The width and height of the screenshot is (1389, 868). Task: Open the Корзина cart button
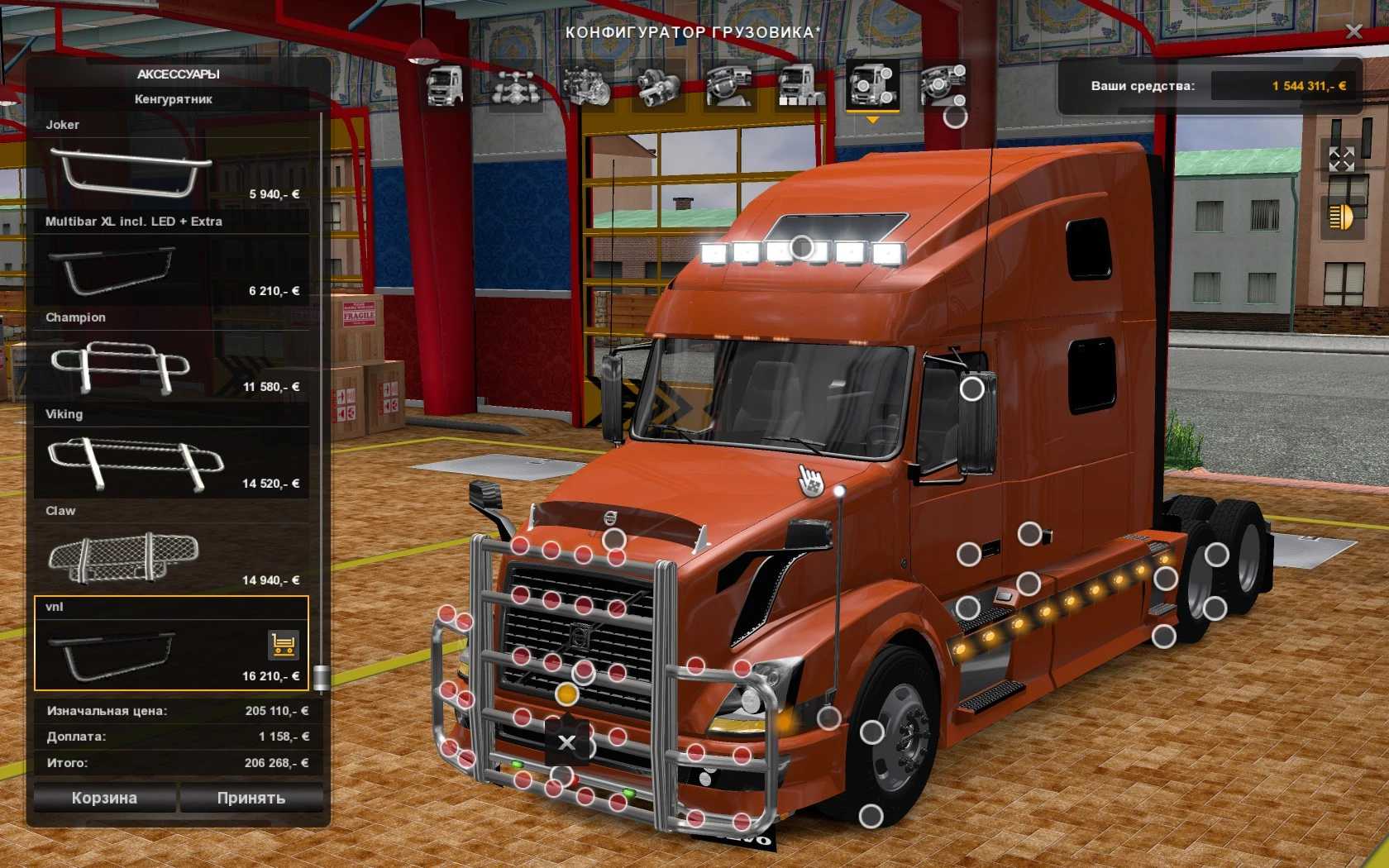point(104,798)
